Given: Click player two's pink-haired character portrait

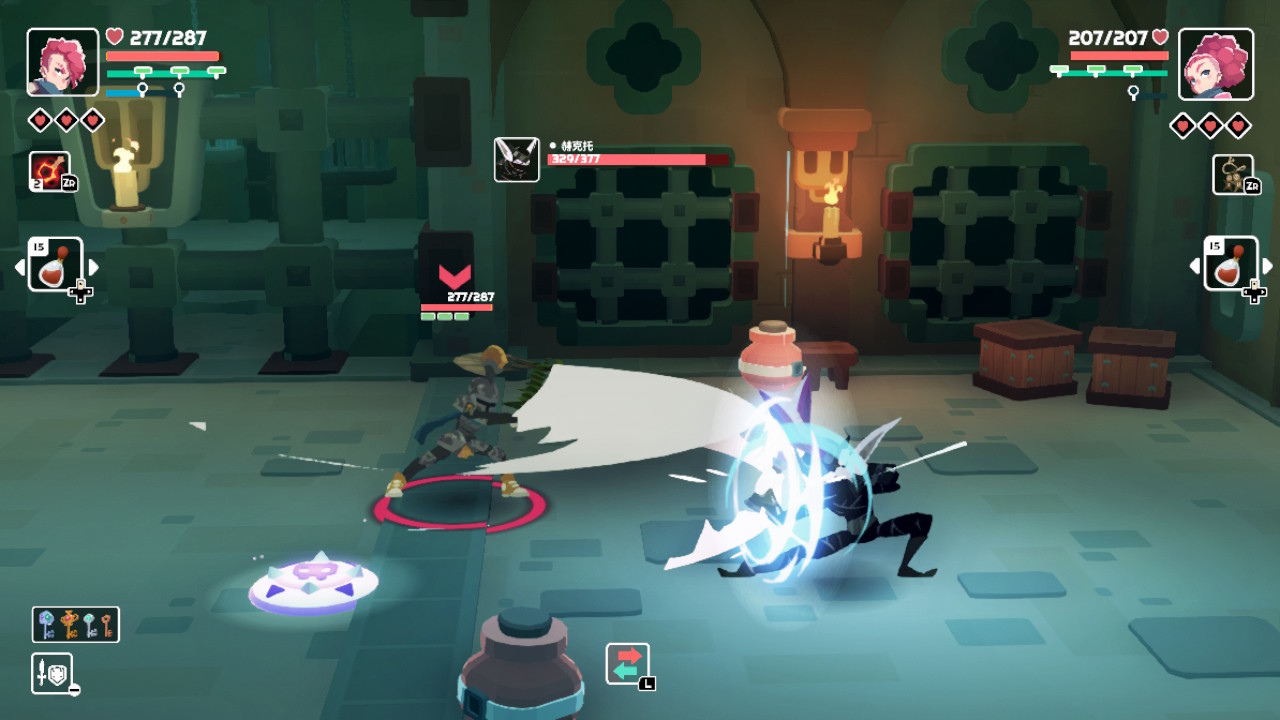Looking at the screenshot, I should (x=1215, y=63).
